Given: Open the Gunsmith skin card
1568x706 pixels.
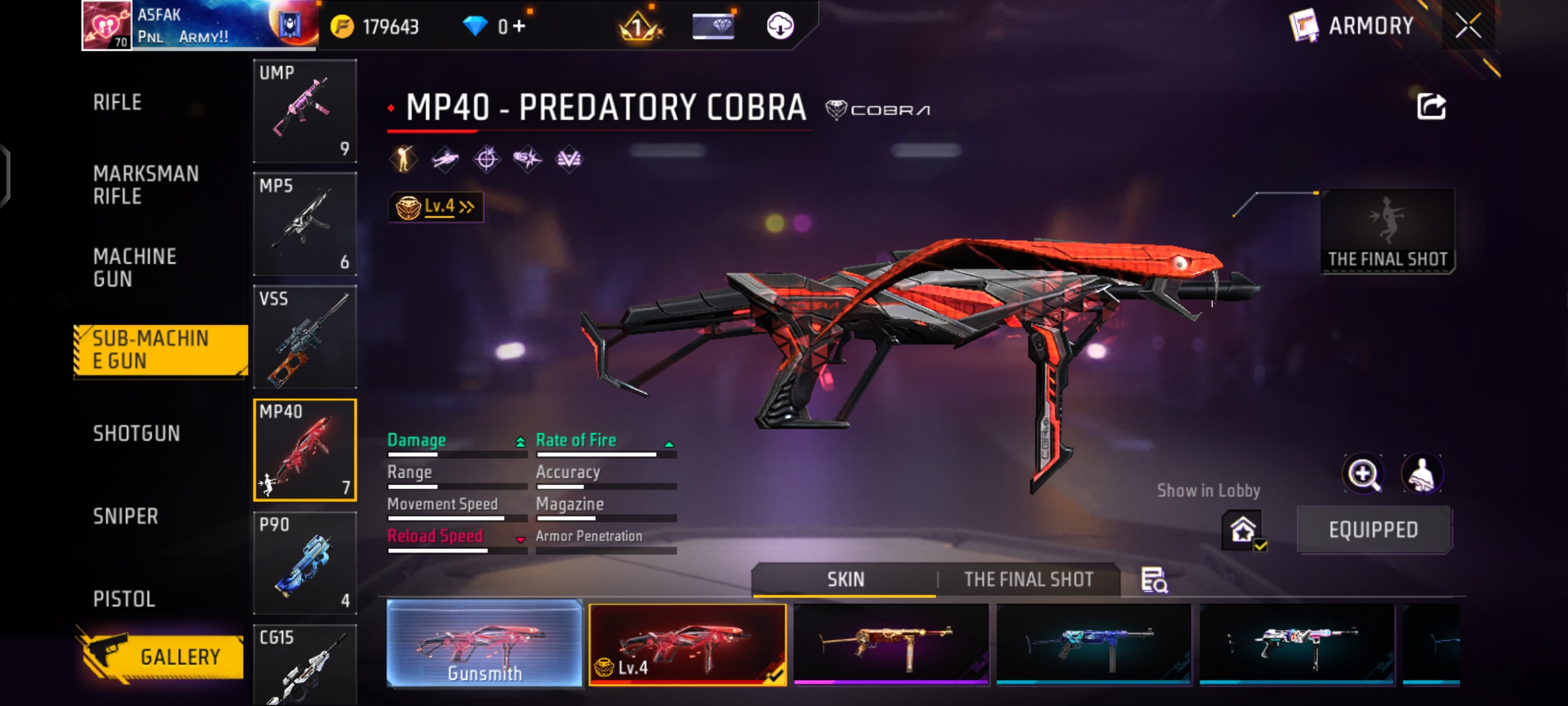Looking at the screenshot, I should pos(484,643).
